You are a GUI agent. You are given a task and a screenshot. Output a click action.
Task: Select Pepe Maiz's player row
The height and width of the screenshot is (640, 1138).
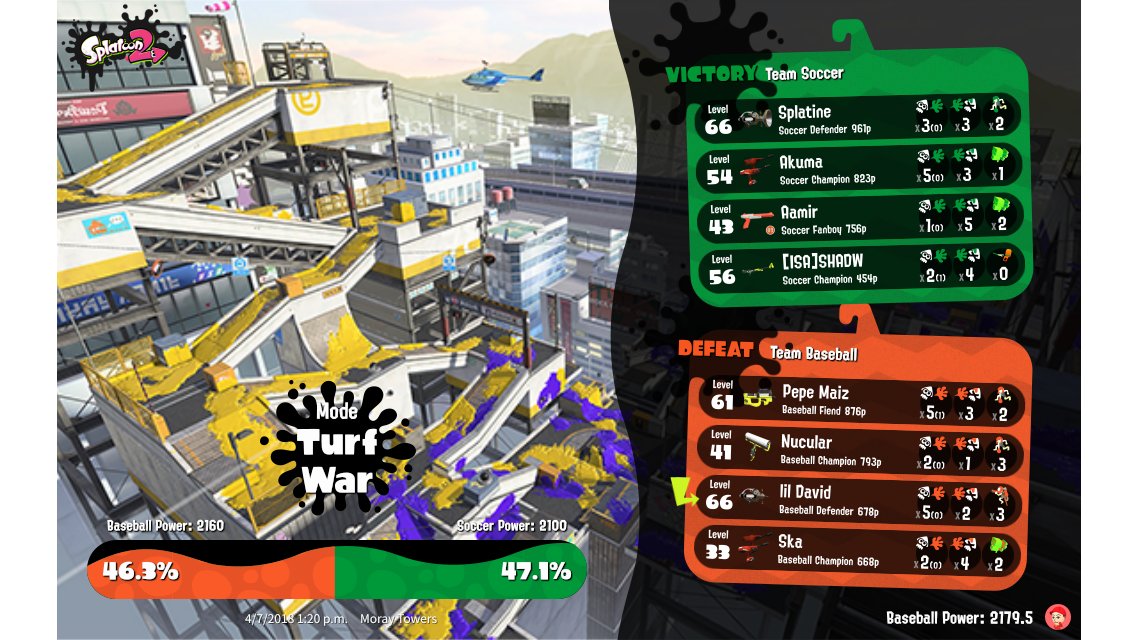tap(860, 400)
